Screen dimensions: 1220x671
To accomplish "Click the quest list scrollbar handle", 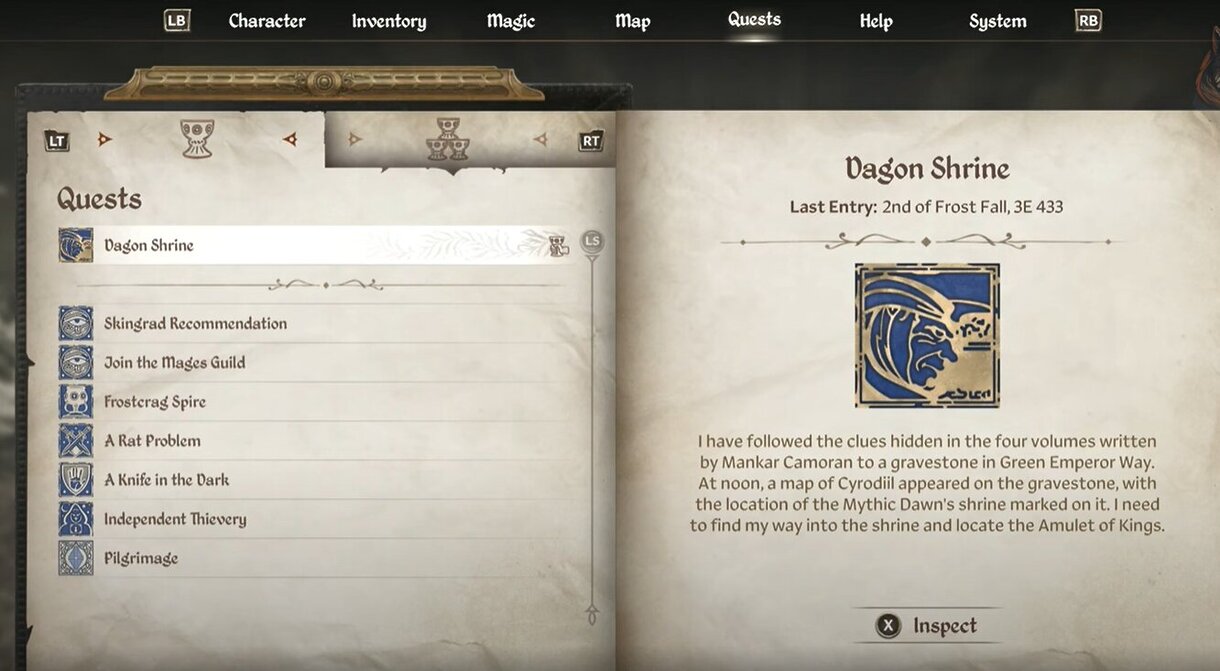I will coord(592,242).
